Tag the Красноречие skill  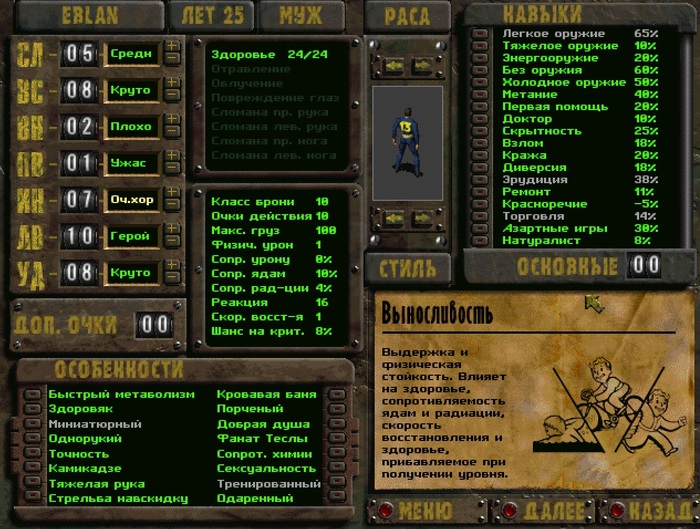pyautogui.click(x=481, y=203)
